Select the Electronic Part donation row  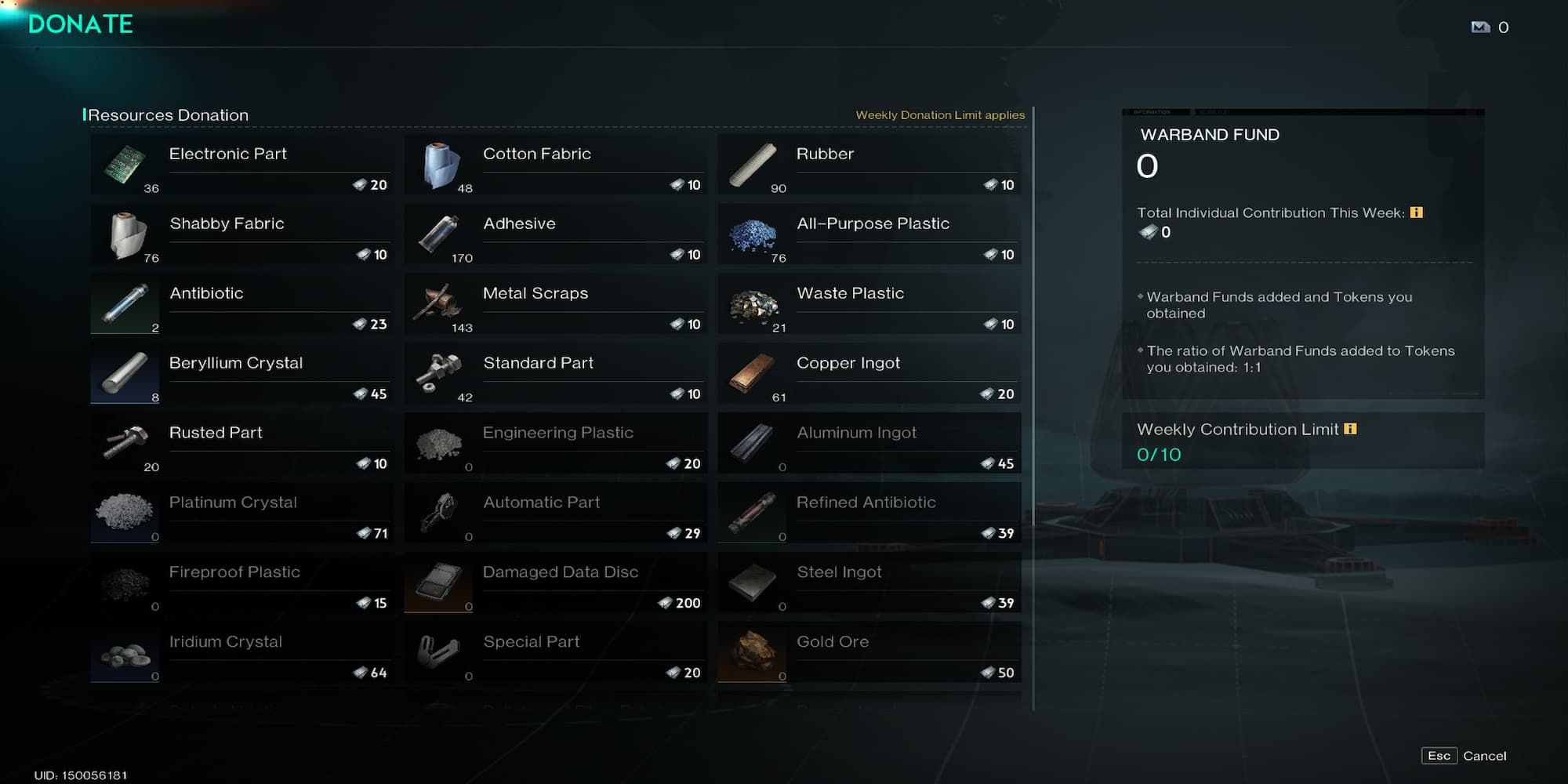241,165
